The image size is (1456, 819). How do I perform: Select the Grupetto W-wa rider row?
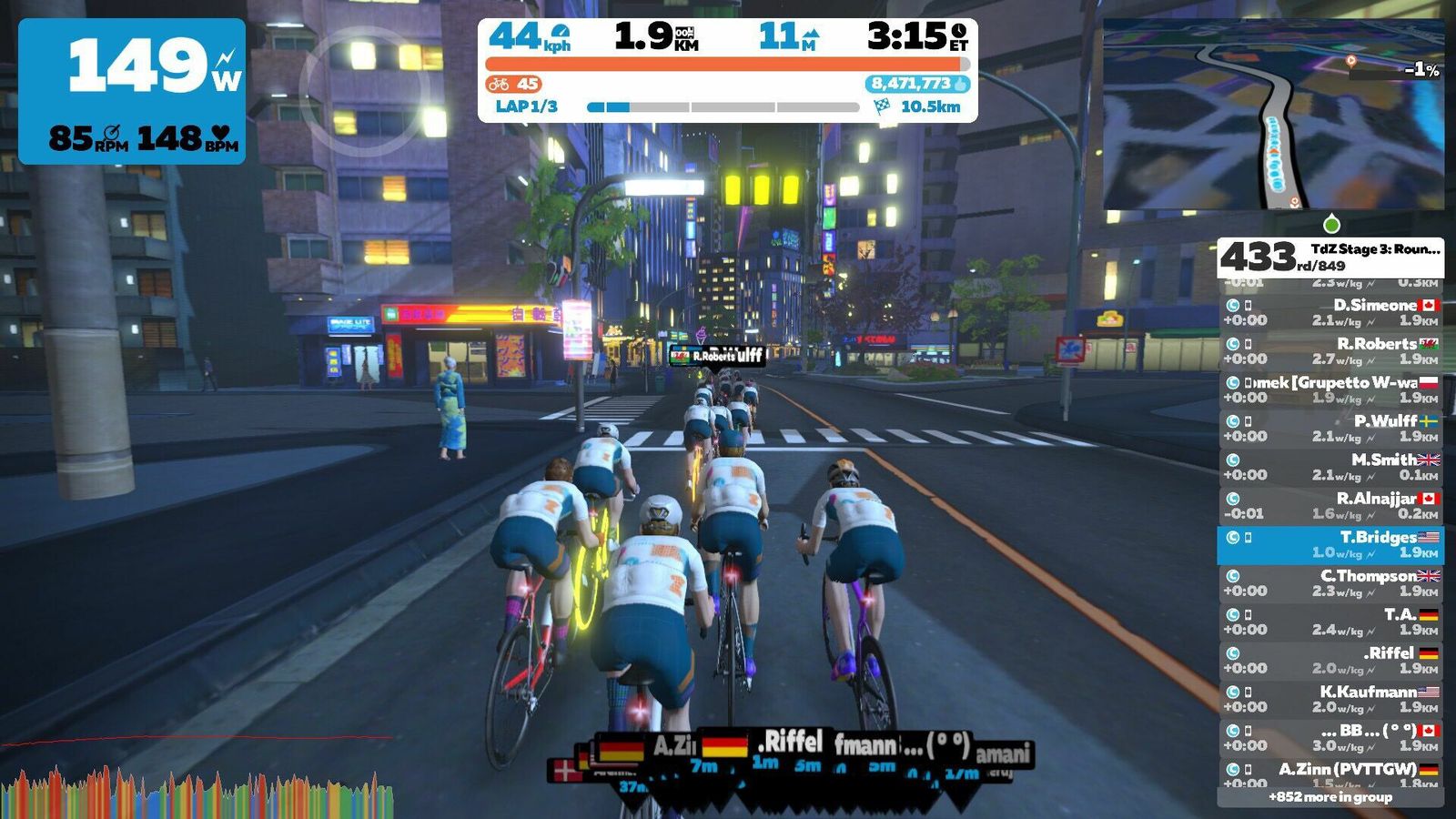pyautogui.click(x=1330, y=389)
